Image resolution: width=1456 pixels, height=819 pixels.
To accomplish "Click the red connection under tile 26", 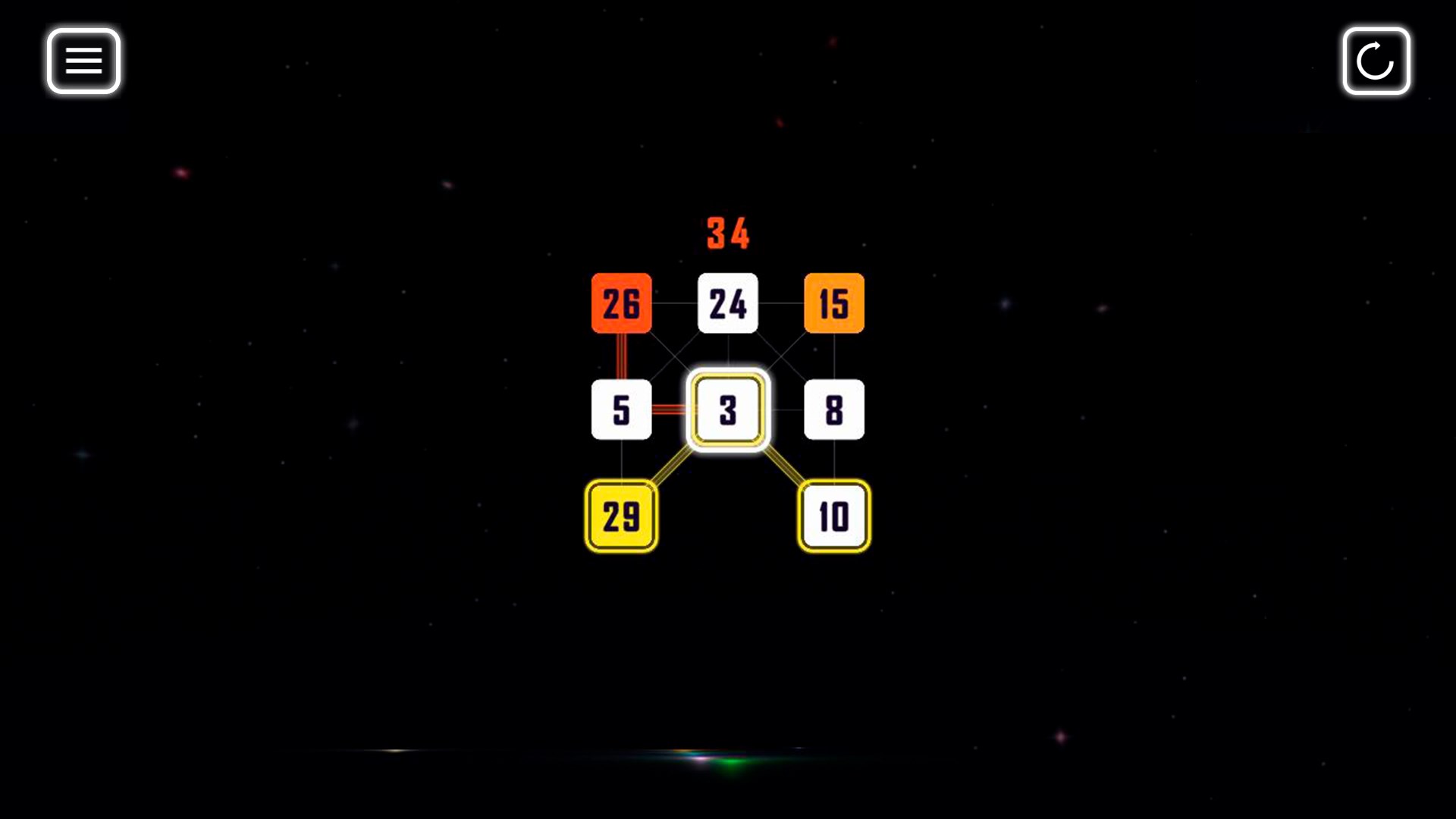I will click(621, 356).
